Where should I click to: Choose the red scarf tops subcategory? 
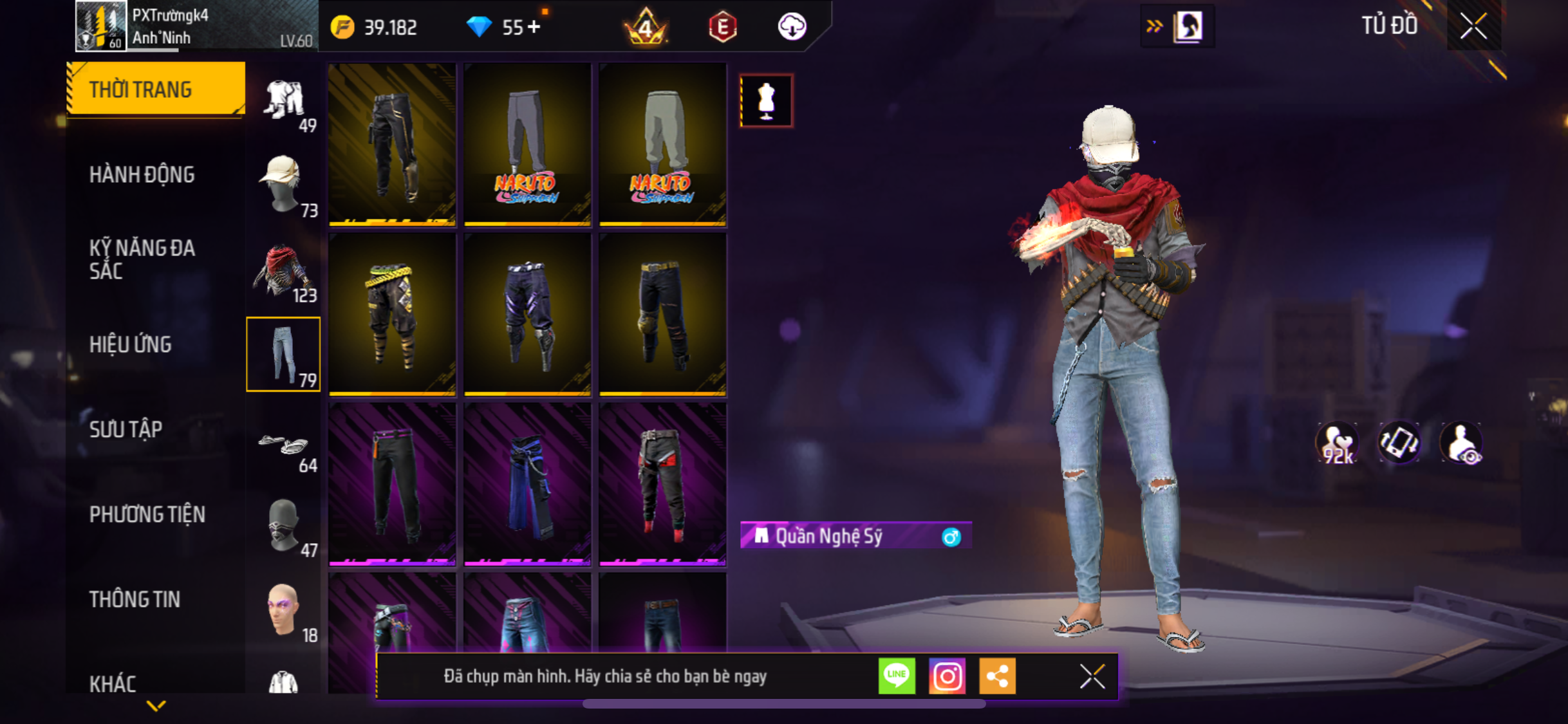pos(283,270)
